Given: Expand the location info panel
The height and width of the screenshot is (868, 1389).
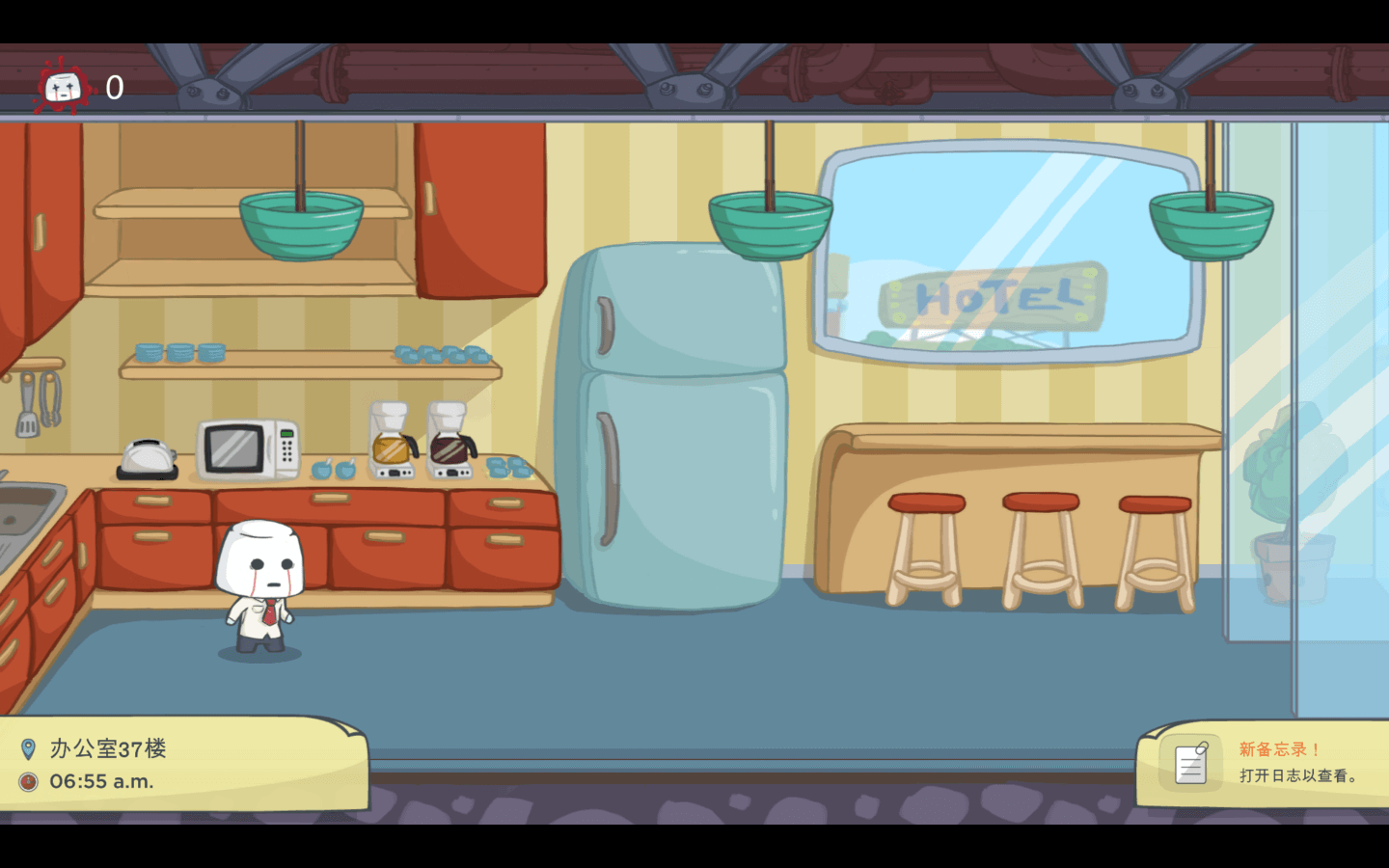Looking at the screenshot, I should point(183,762).
